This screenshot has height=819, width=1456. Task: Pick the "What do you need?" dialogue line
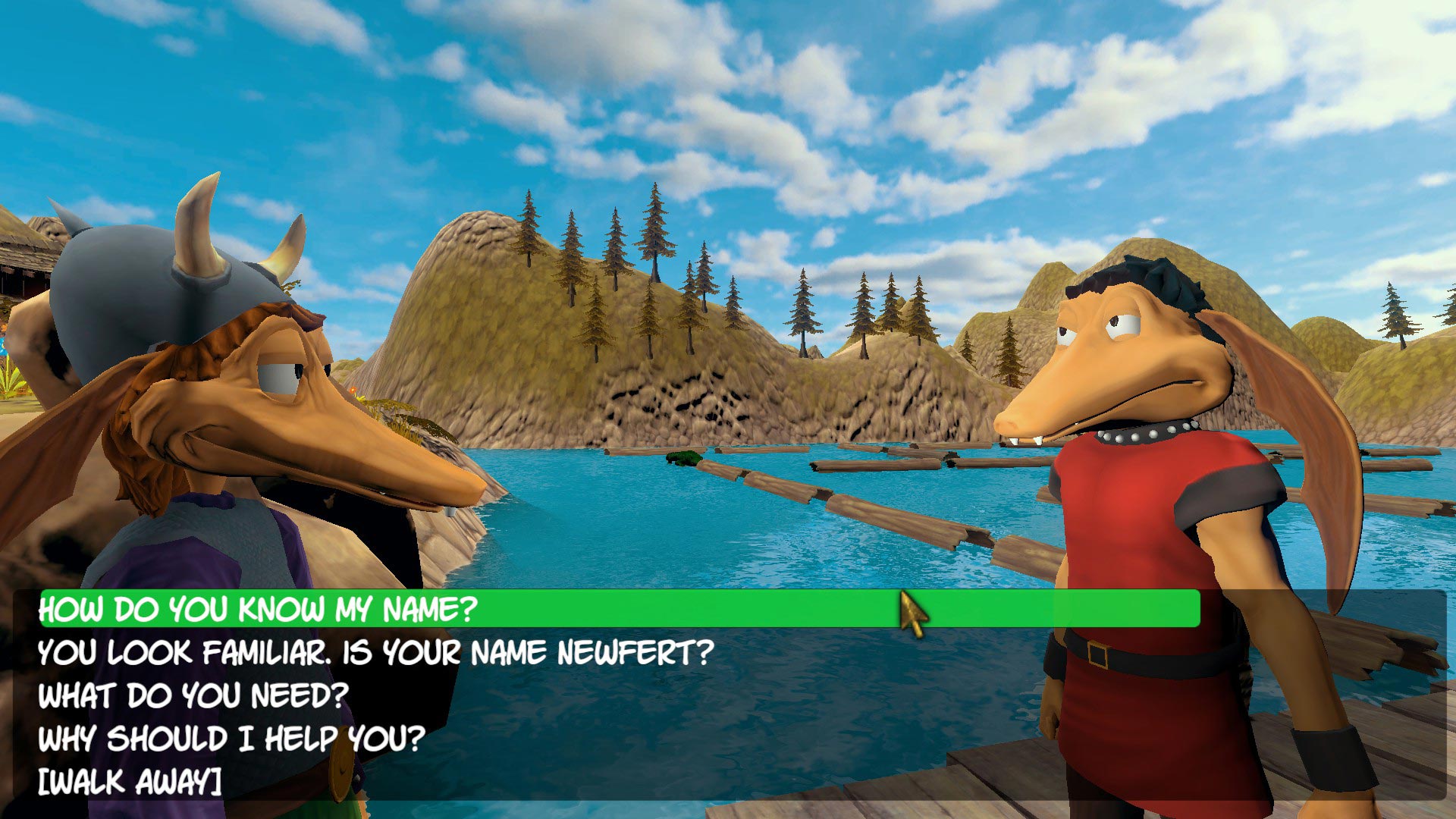tap(193, 695)
